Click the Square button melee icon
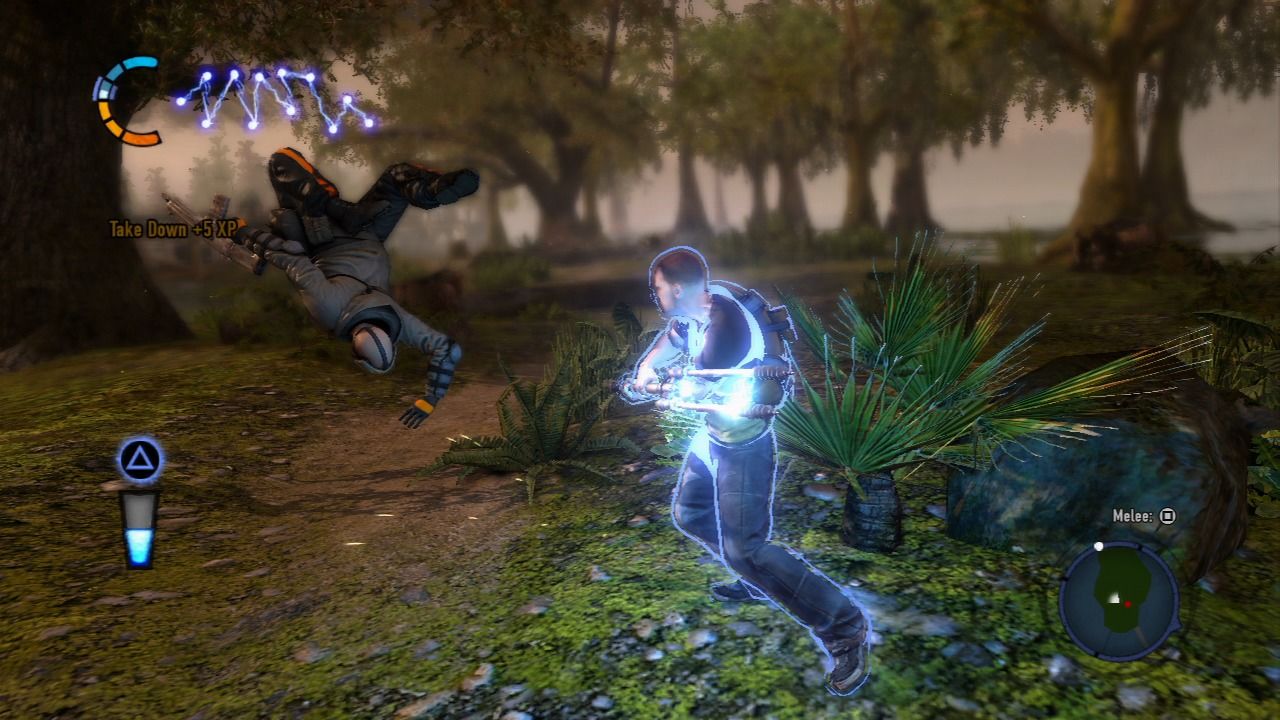This screenshot has height=720, width=1280. [1167, 516]
